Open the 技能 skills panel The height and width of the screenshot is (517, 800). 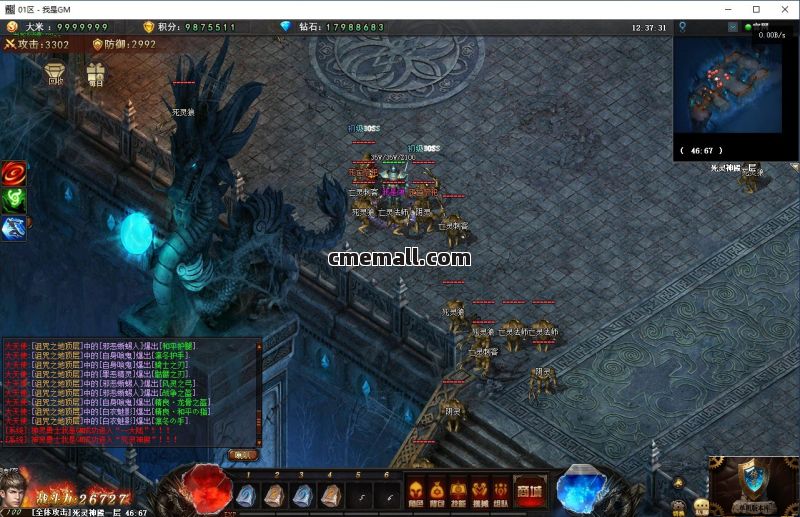[x=458, y=492]
